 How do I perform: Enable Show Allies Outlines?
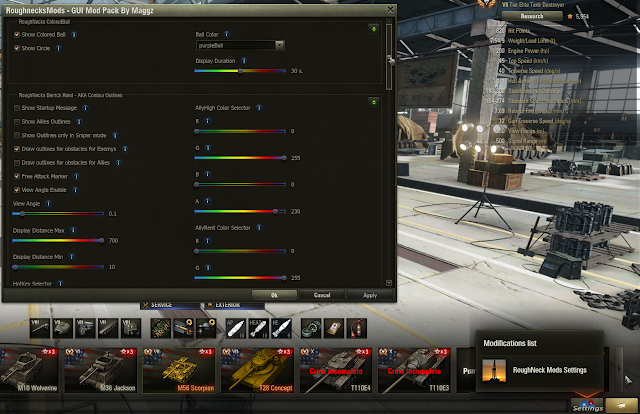tap(17, 121)
